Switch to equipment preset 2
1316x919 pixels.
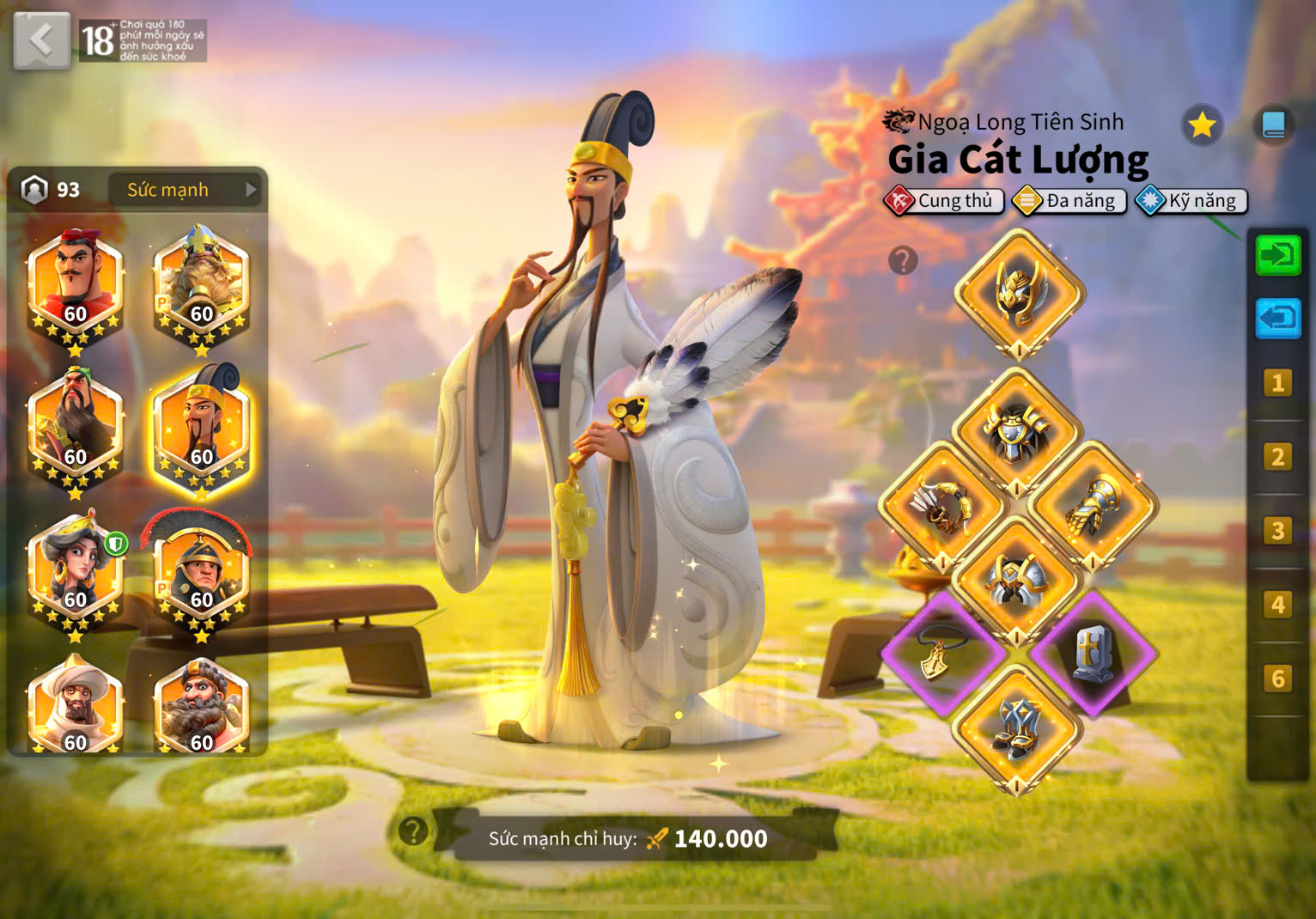[1277, 457]
